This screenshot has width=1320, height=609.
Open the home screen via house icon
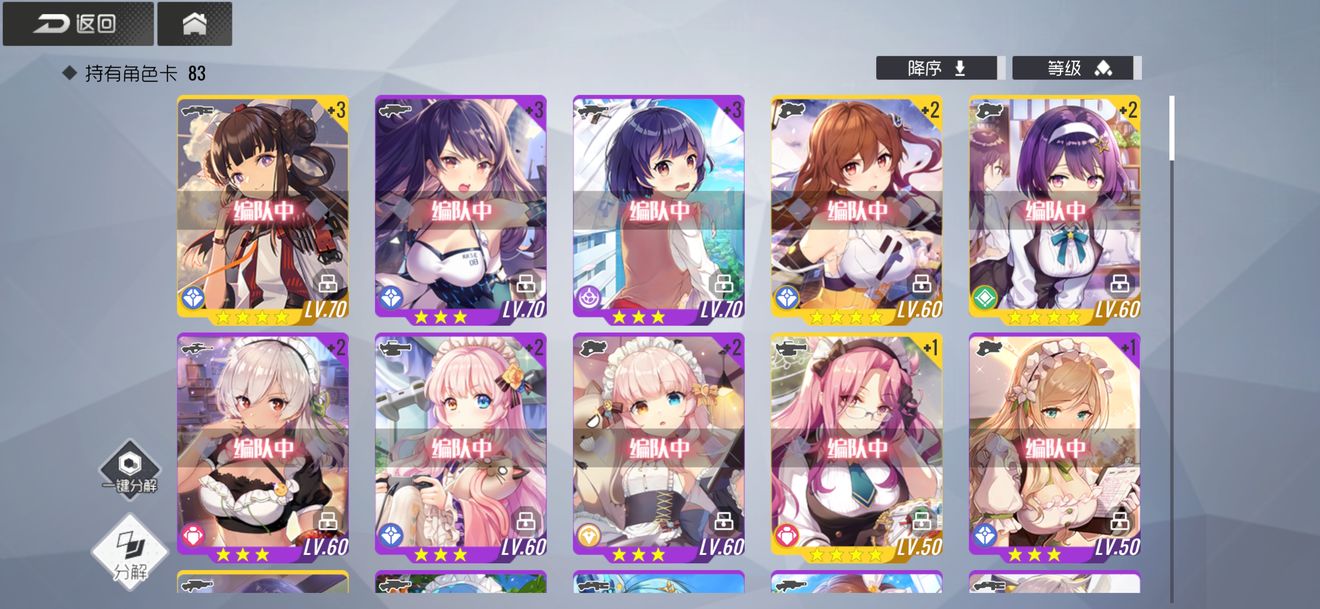click(x=194, y=24)
